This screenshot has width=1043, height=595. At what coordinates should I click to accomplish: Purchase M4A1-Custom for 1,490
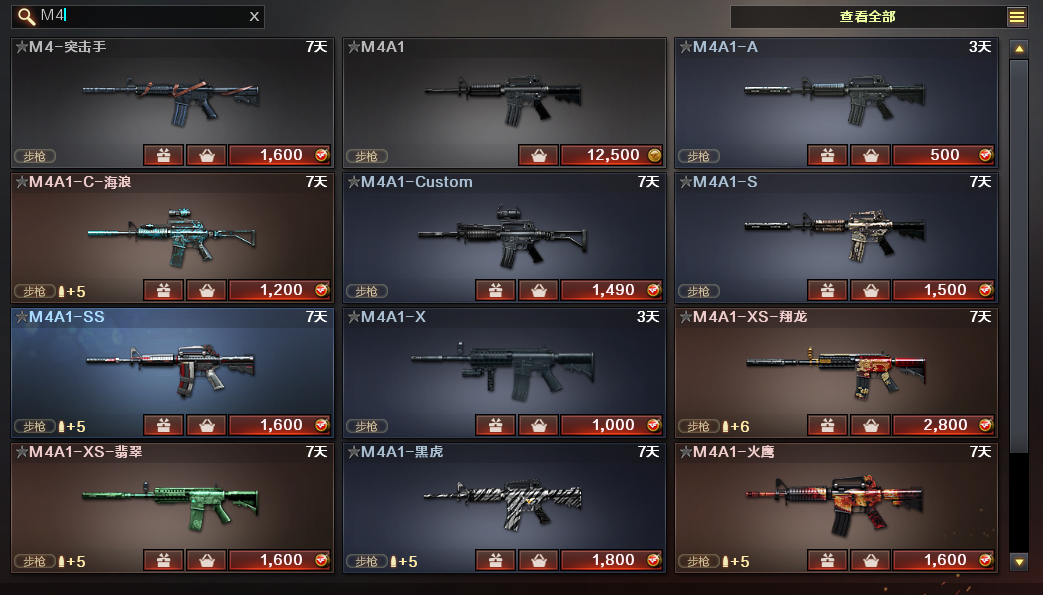coord(611,290)
